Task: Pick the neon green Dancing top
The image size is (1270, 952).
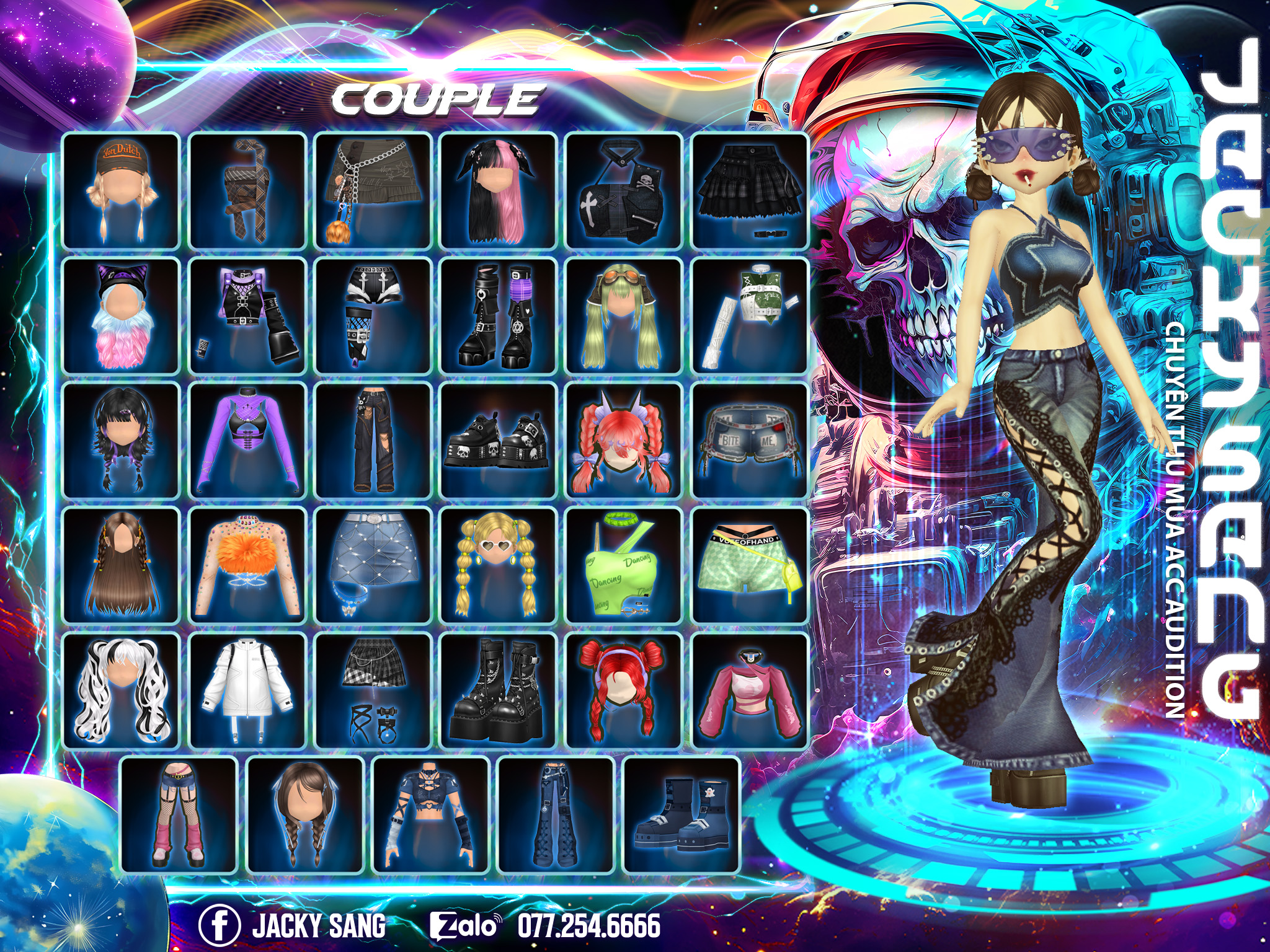Action: [x=623, y=565]
